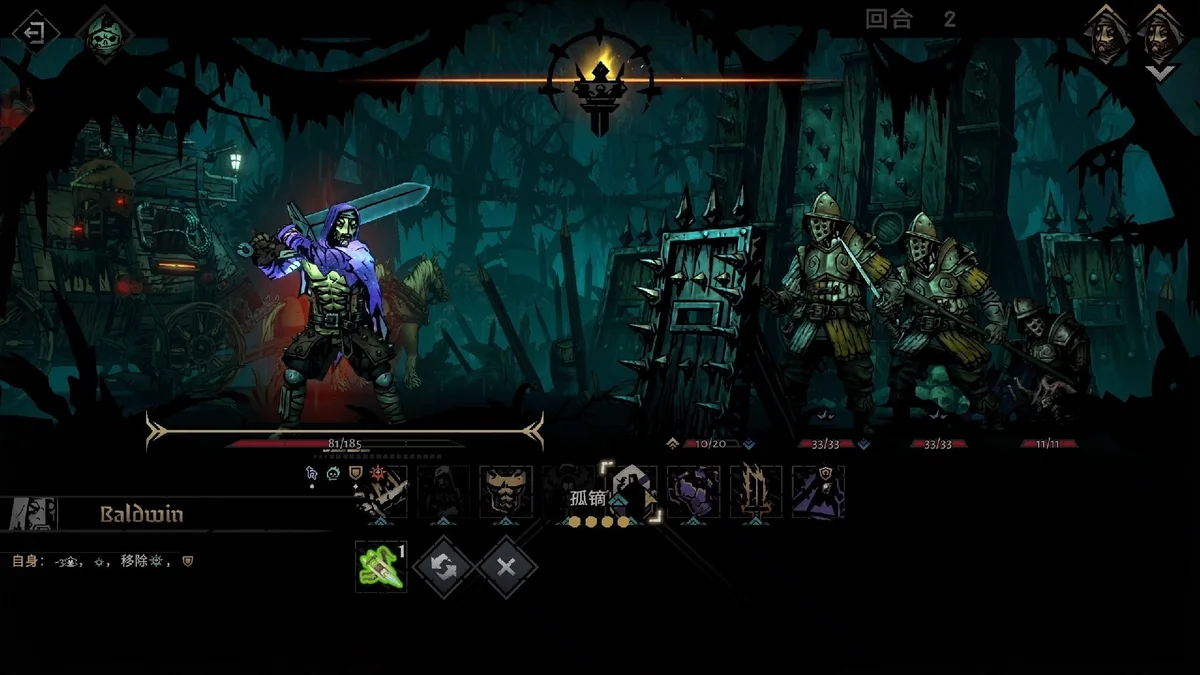1200x675 pixels.
Task: Click the swap arrows diamond button
Action: pyautogui.click(x=443, y=566)
